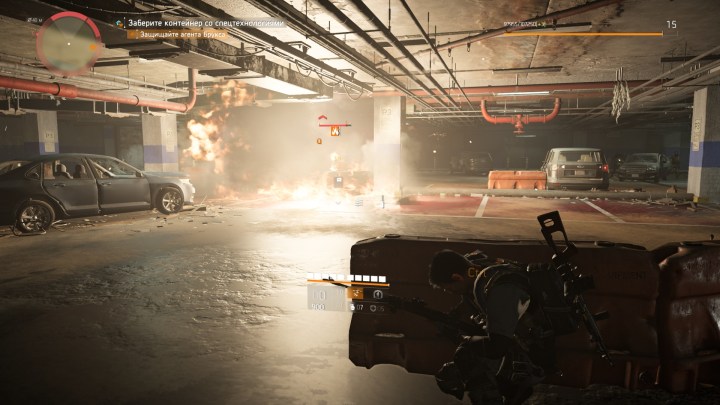The image size is (720, 405).
Task: Activate the dark circular skill icon
Action: point(378,294)
